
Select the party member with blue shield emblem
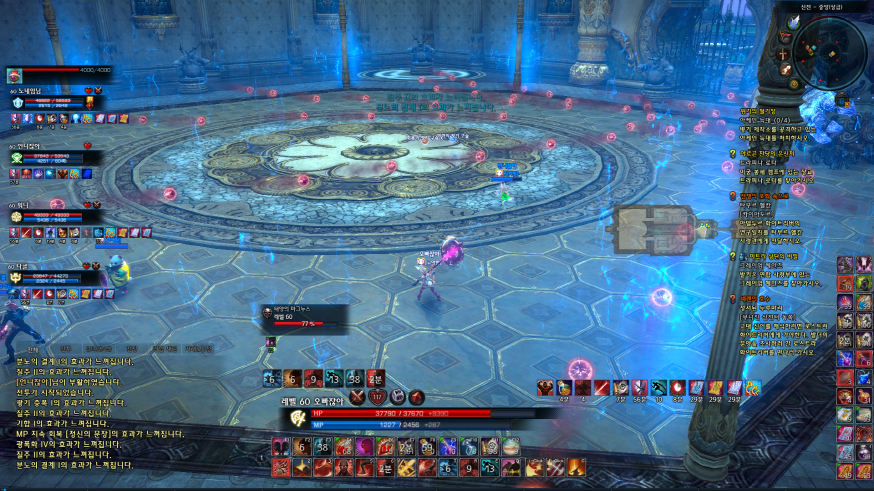pyautogui.click(x=17, y=102)
